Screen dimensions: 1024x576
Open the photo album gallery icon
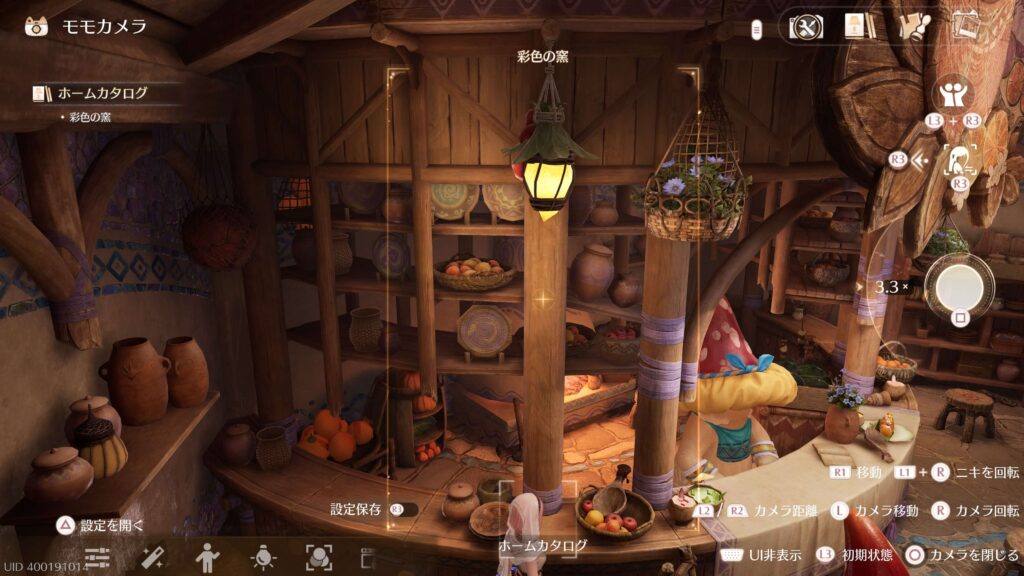965,26
